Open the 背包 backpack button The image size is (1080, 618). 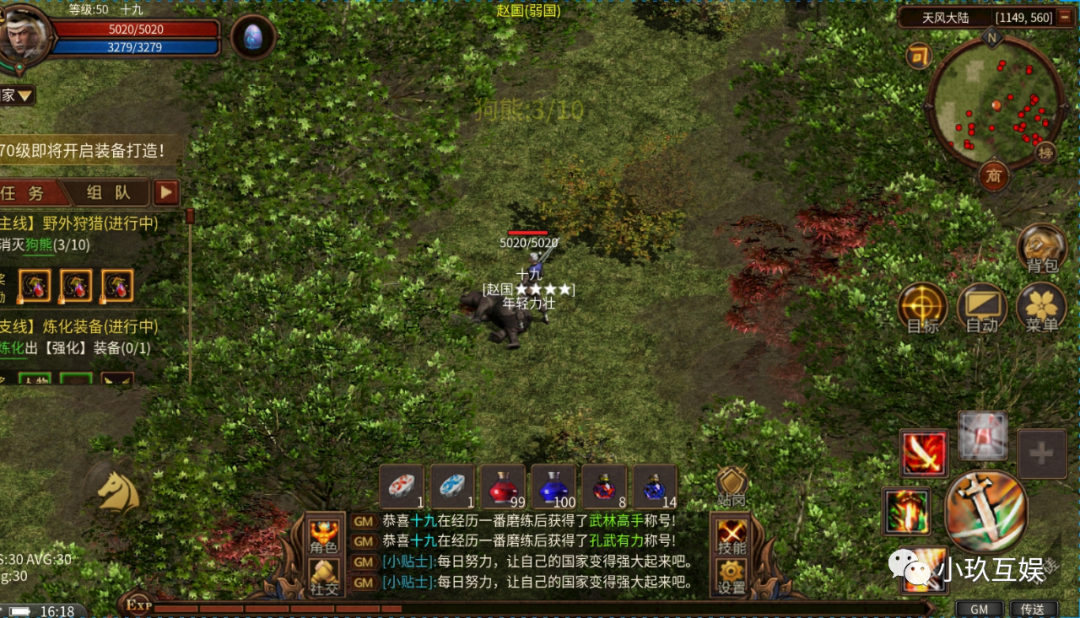[1041, 250]
